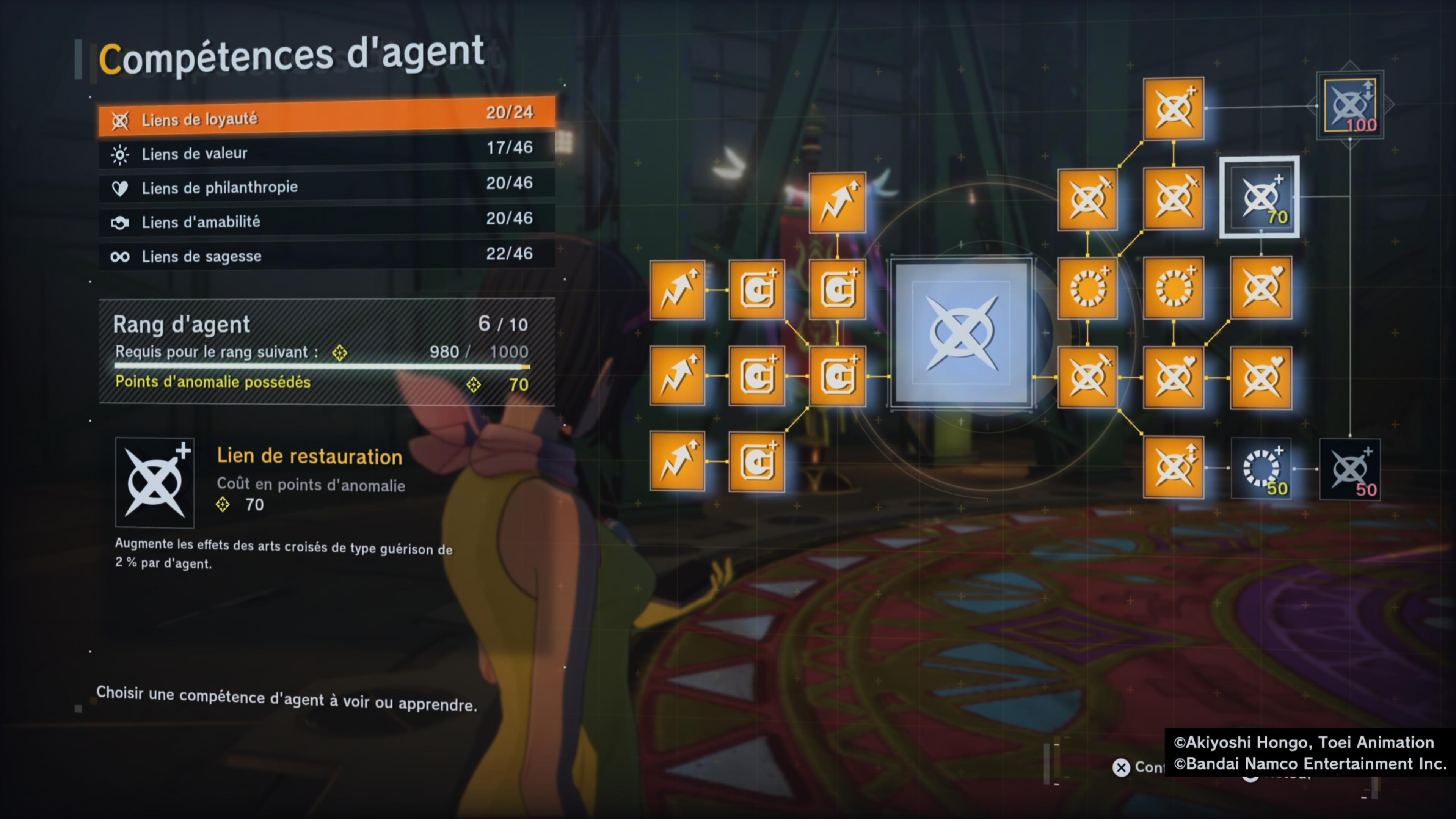Pick the lone arrow node above the grid
1456x819 pixels.
[x=837, y=202]
